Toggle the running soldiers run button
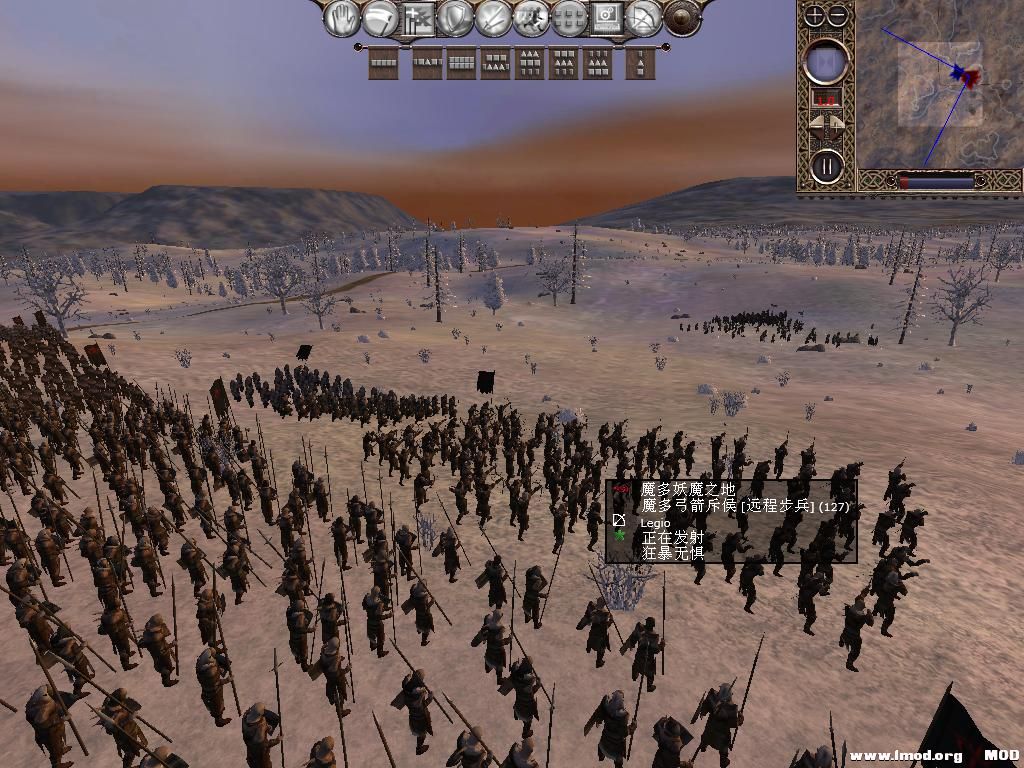The image size is (1024, 768). coord(531,18)
